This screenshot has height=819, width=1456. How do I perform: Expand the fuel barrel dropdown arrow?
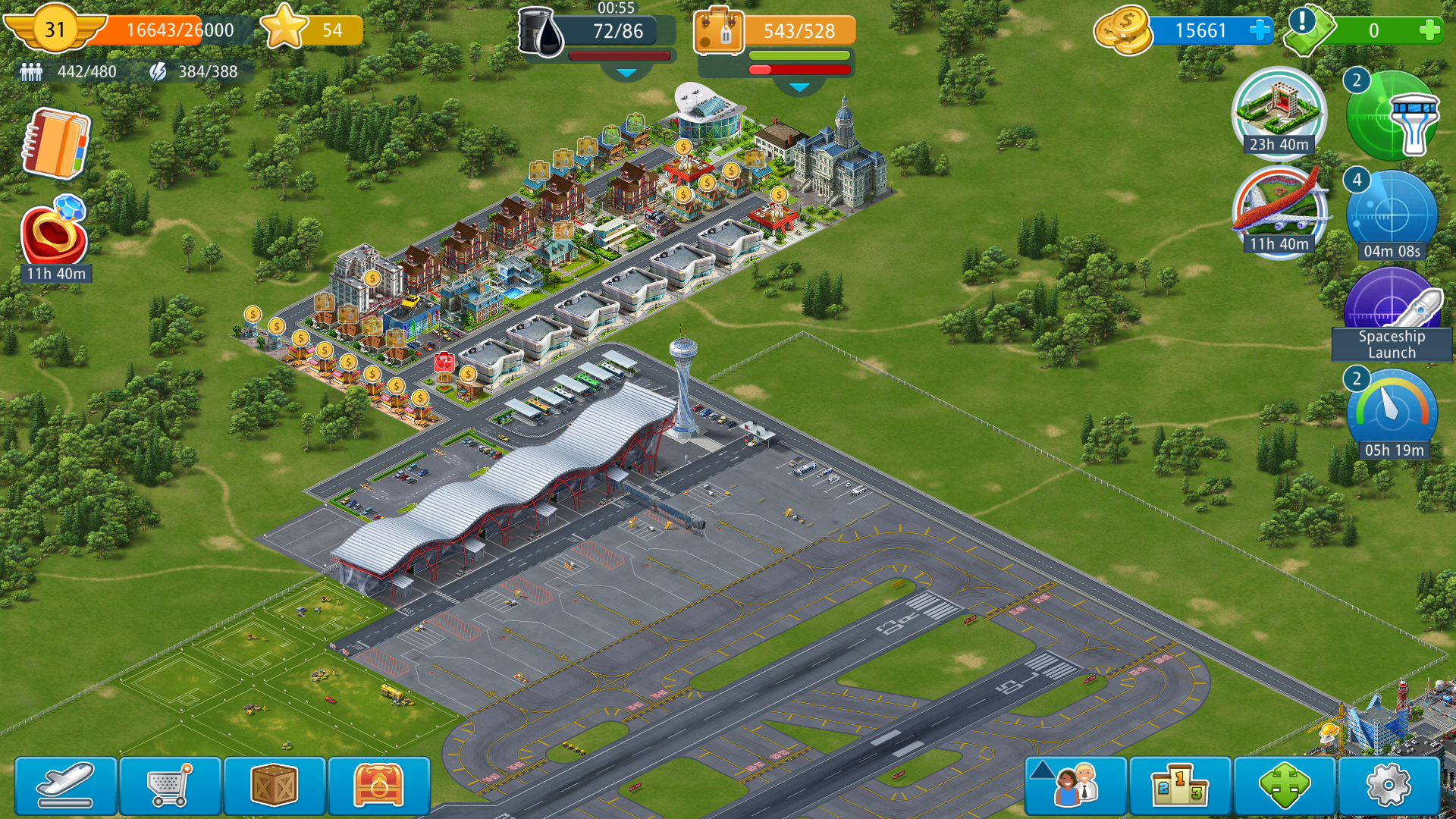626,73
